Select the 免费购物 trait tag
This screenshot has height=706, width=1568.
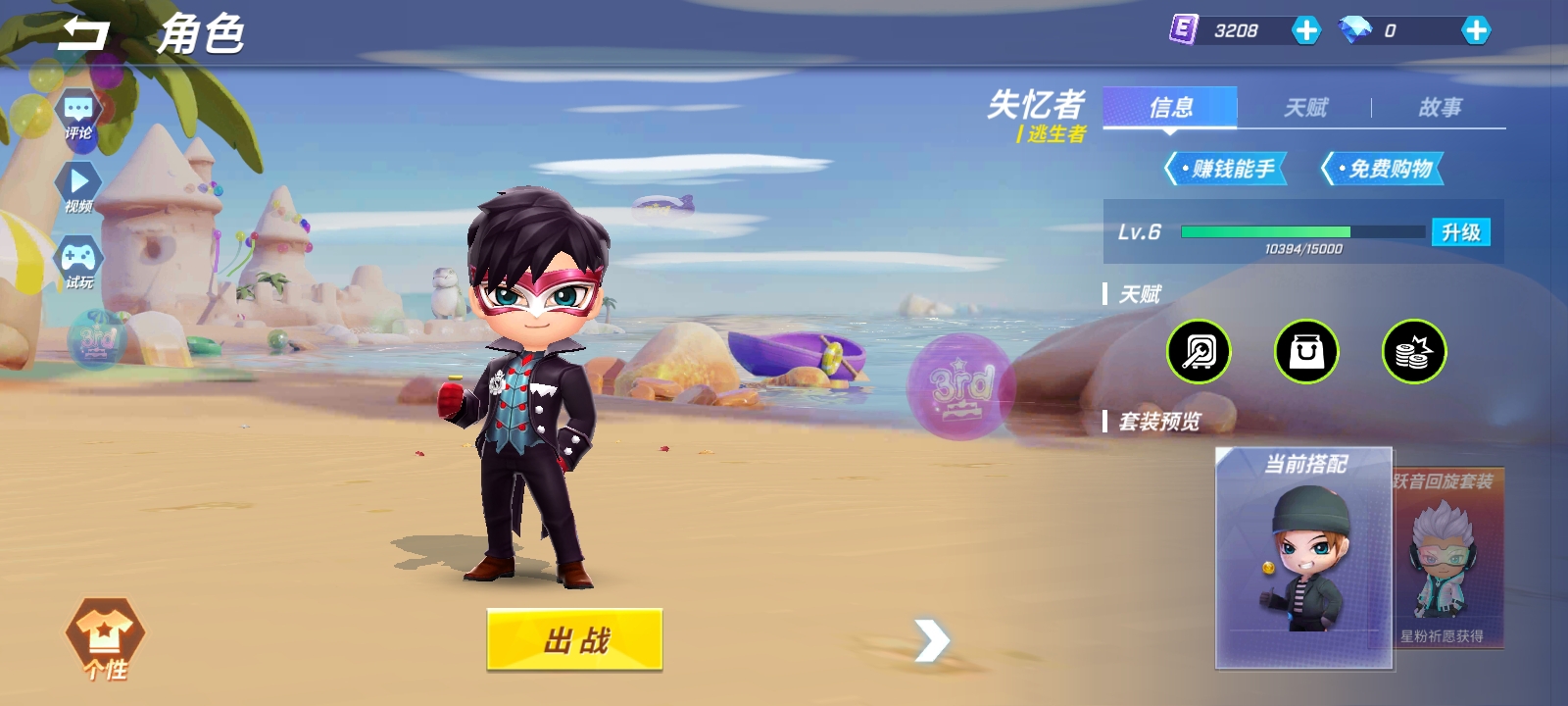tap(1383, 169)
